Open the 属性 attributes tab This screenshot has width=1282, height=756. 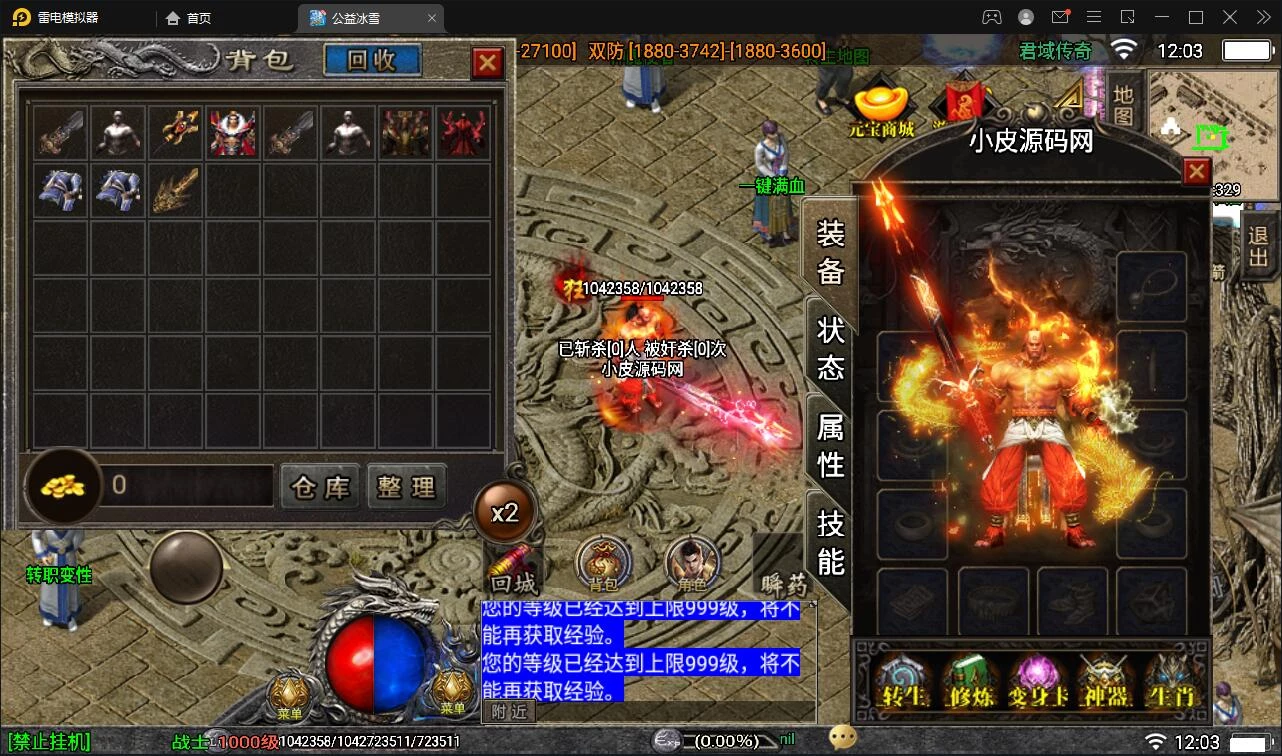830,445
